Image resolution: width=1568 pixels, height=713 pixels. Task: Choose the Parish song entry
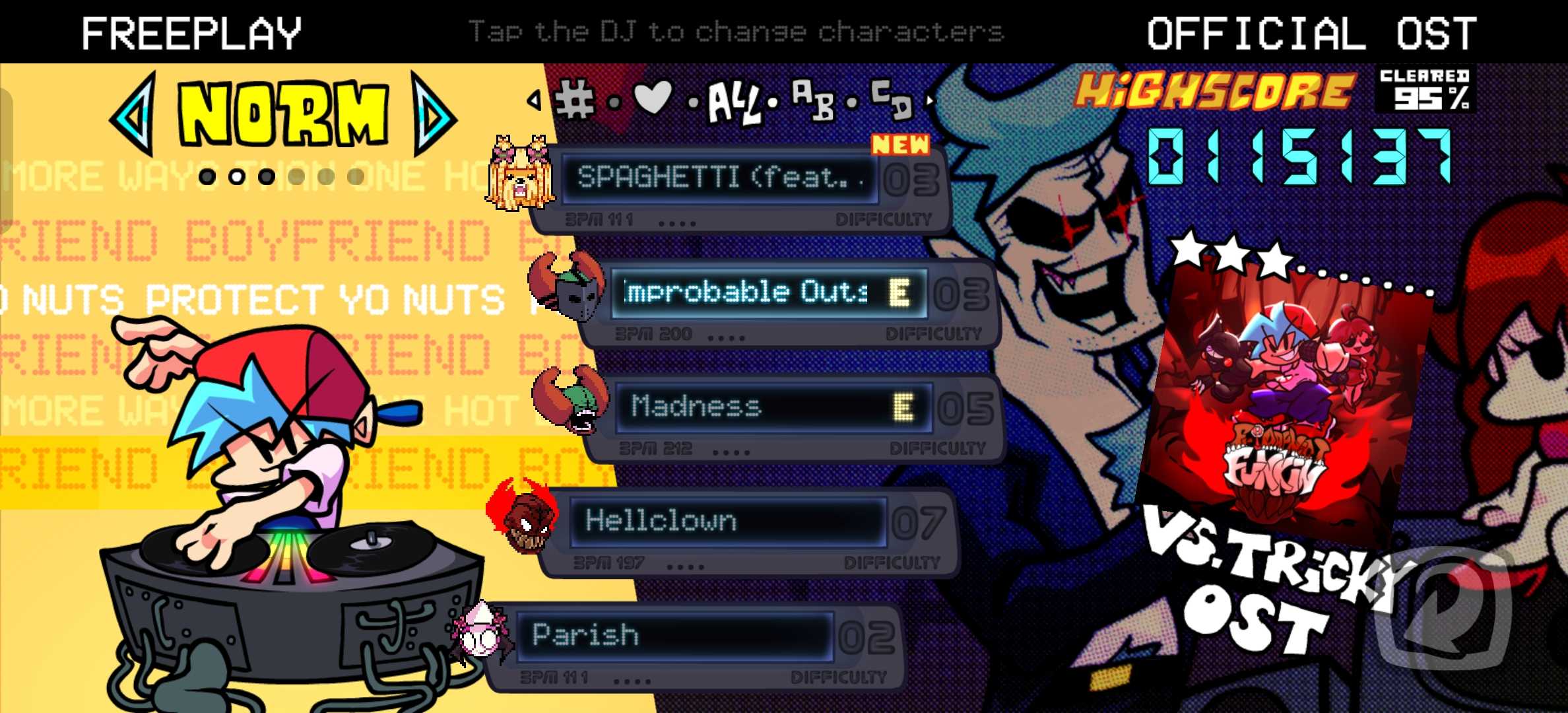[x=673, y=636]
